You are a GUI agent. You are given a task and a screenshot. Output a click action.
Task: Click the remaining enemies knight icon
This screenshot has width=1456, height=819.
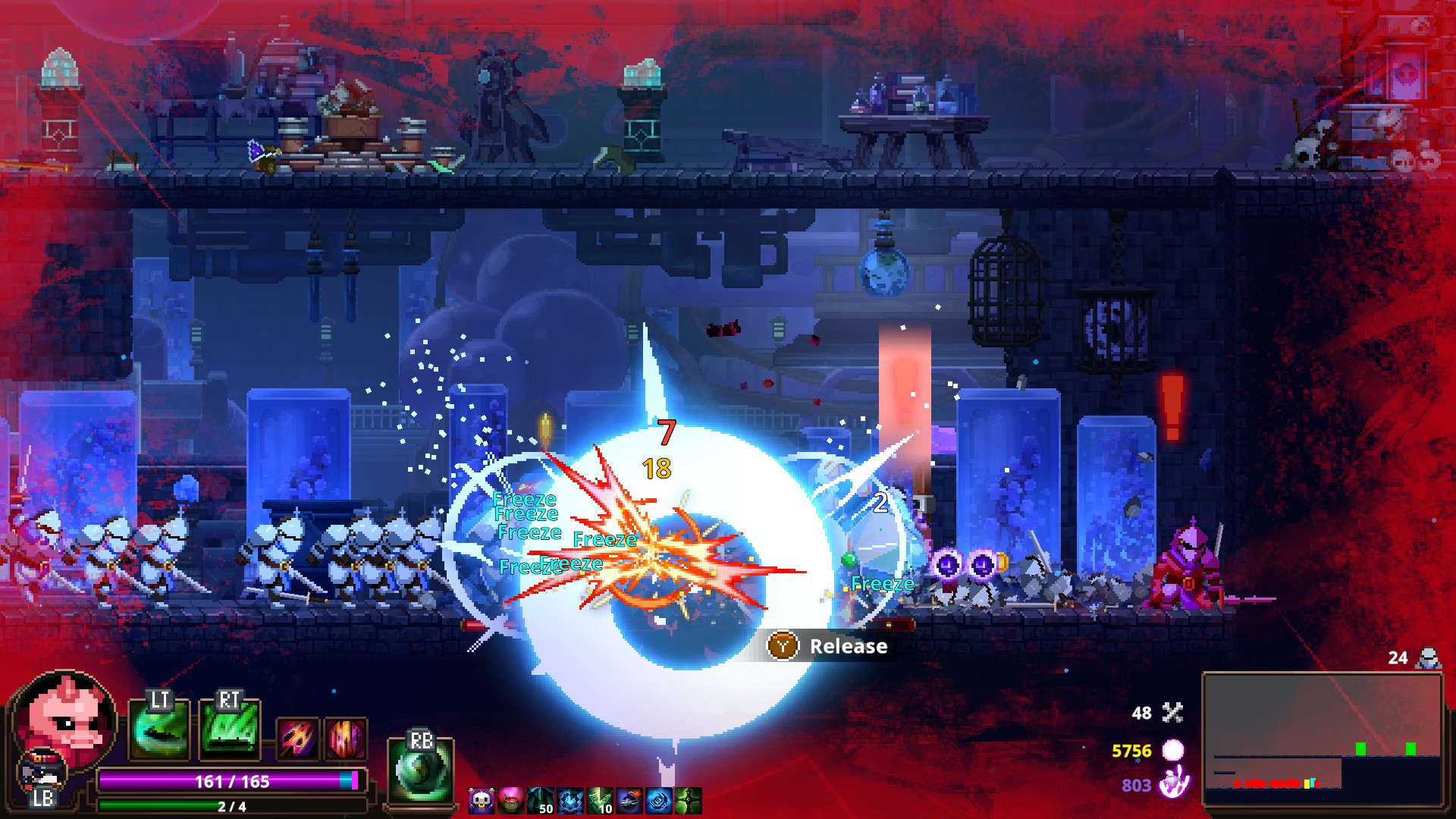tap(1428, 657)
